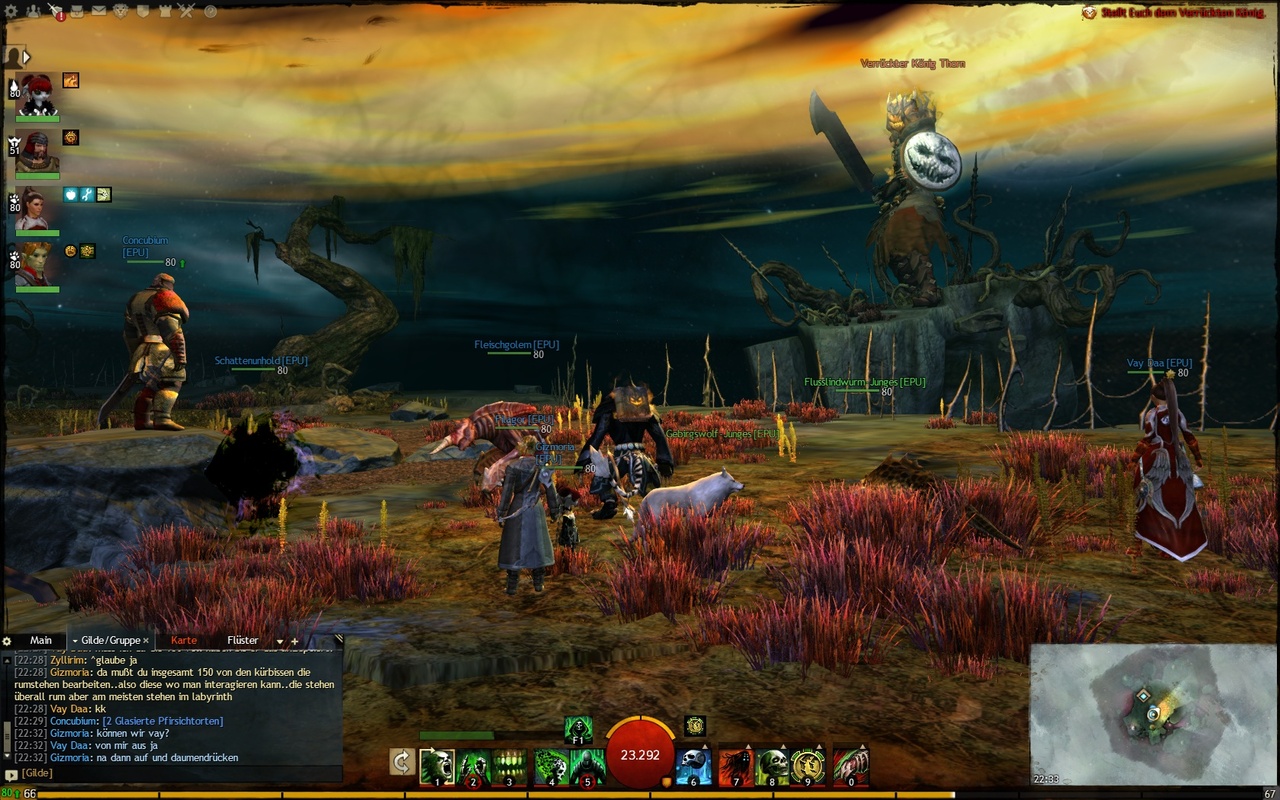
Task: Select the green-skinned Sylvari party portrait
Action: (37, 264)
